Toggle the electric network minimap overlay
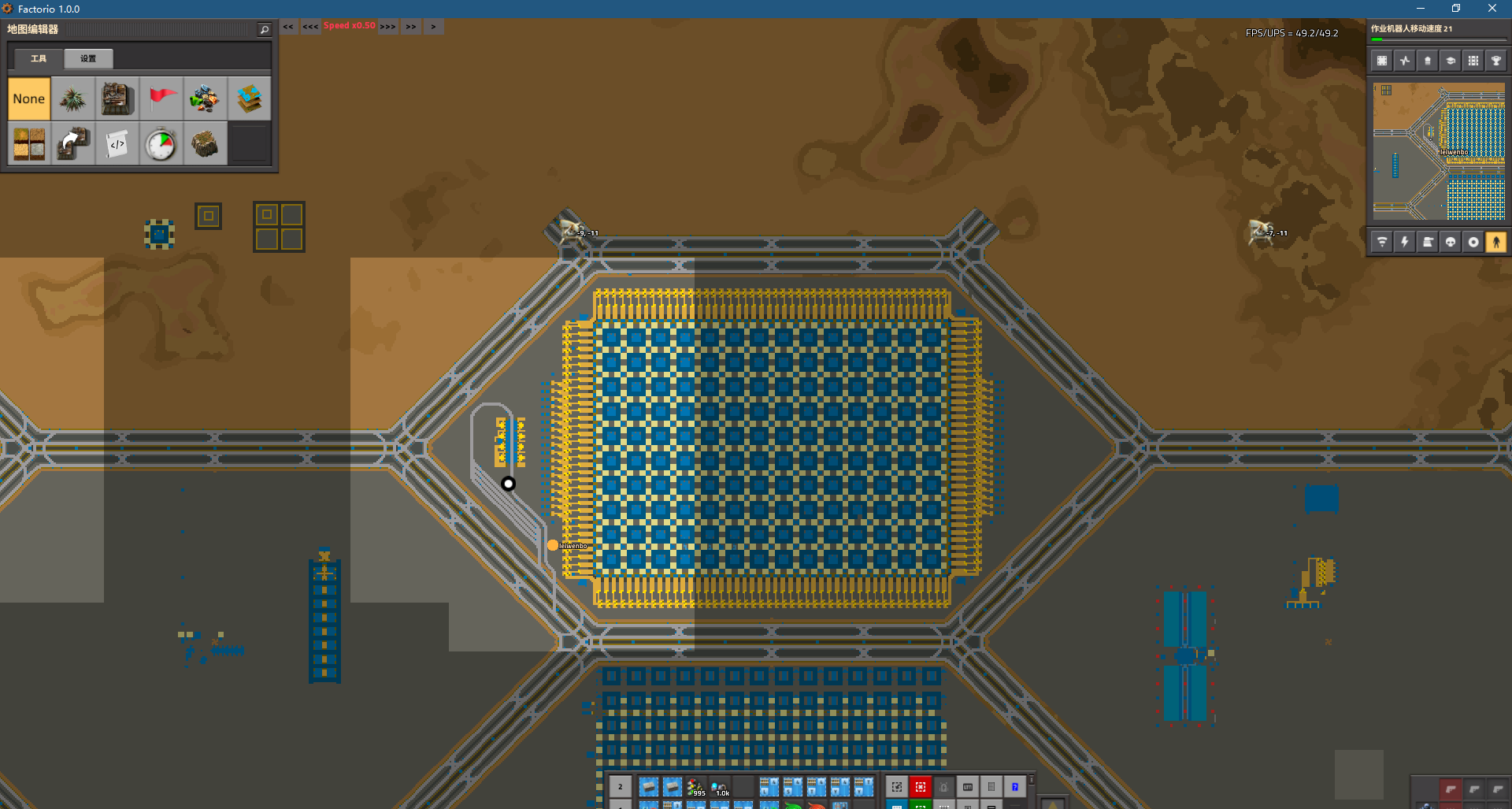Screen dimensions: 1512x809 point(1405,242)
